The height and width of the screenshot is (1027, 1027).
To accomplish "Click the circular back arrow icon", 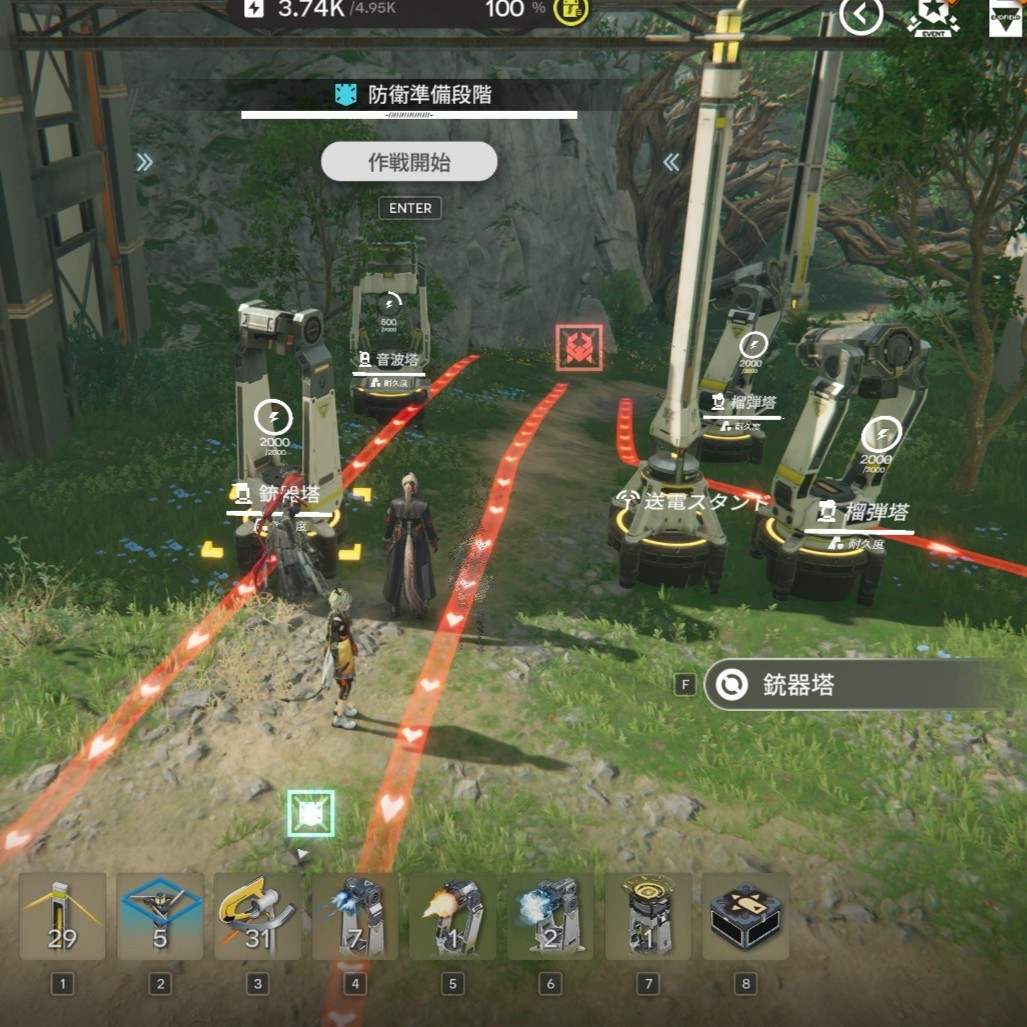I will click(860, 15).
